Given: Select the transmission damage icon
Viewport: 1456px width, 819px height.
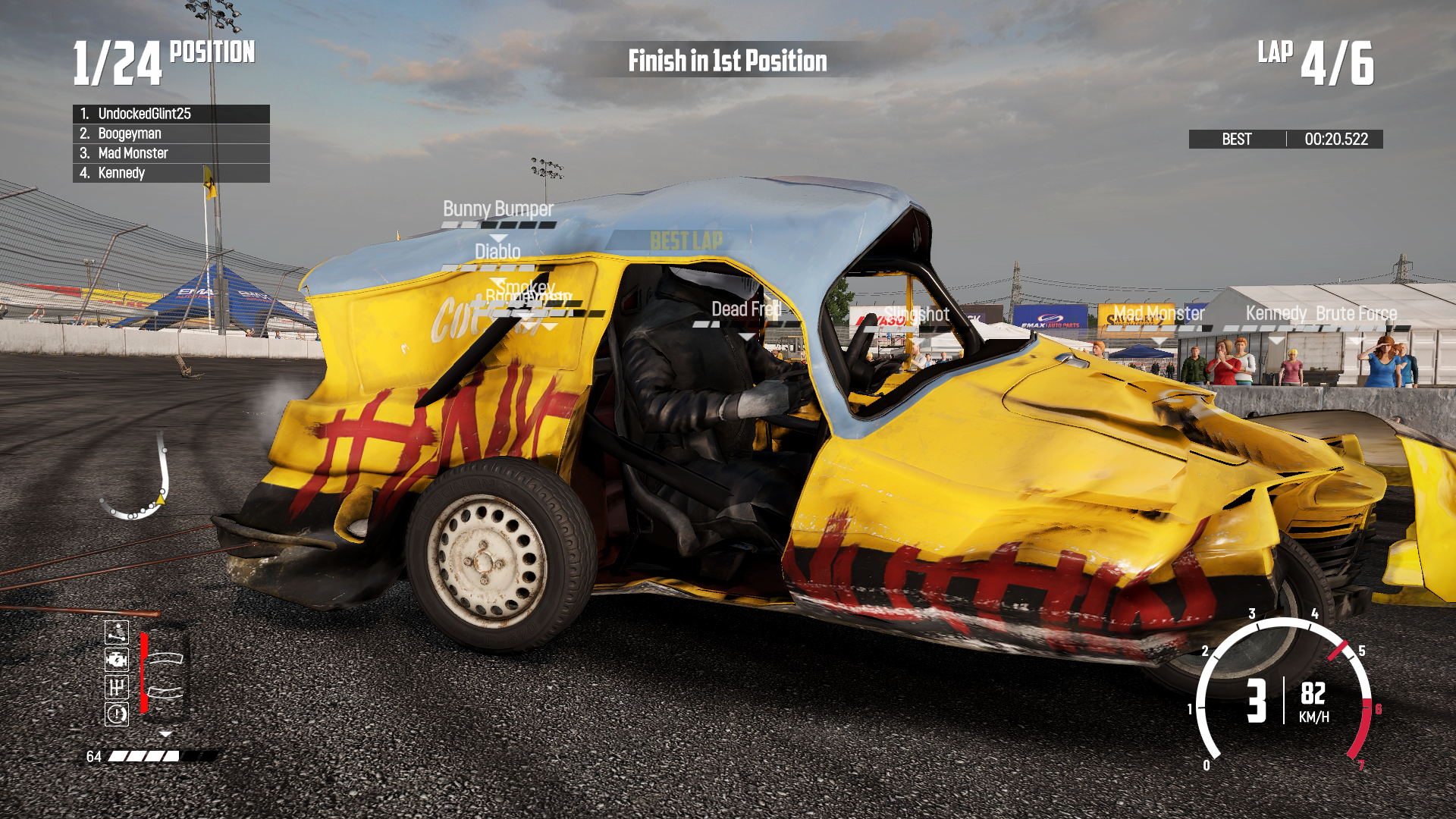Looking at the screenshot, I should (116, 686).
